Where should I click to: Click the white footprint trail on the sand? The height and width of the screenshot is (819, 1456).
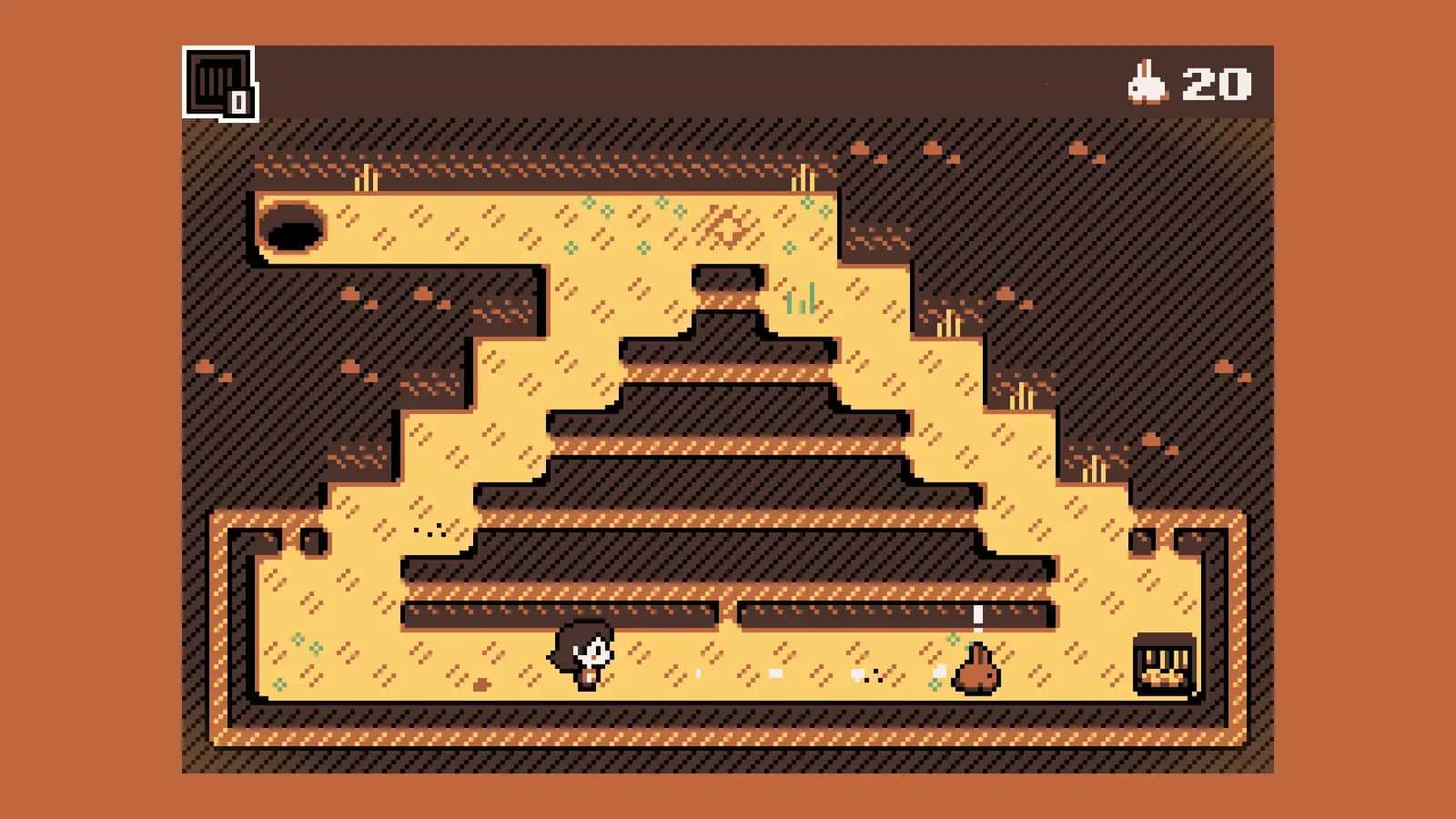pos(773,673)
